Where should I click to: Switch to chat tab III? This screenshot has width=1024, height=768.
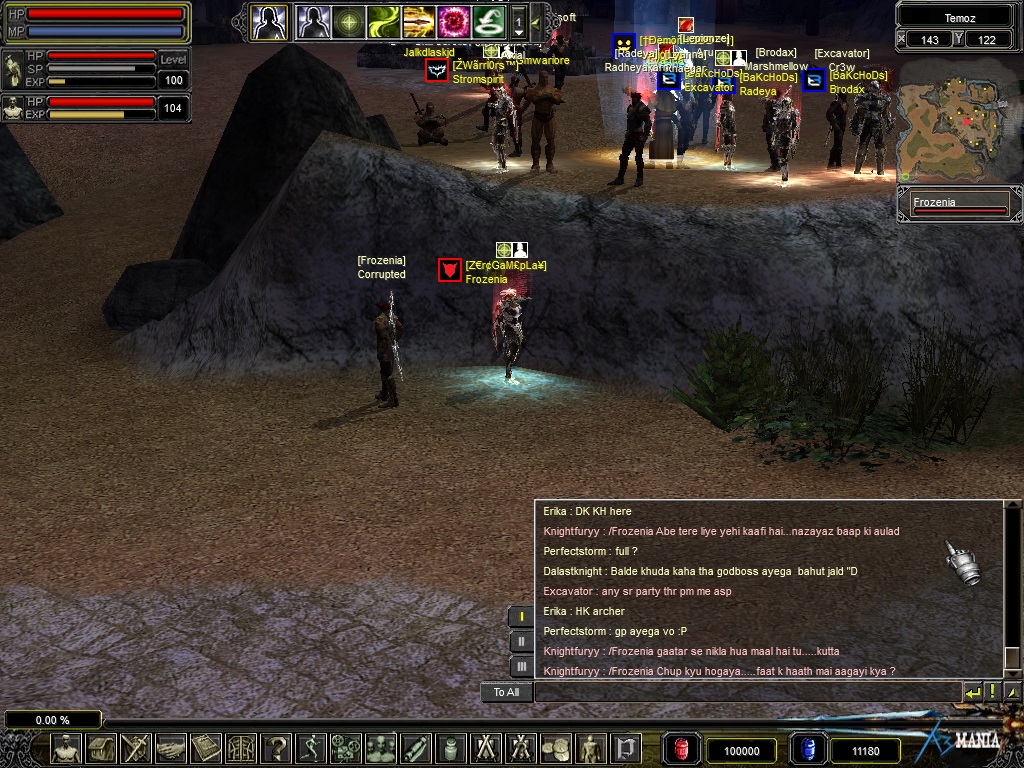(x=521, y=666)
